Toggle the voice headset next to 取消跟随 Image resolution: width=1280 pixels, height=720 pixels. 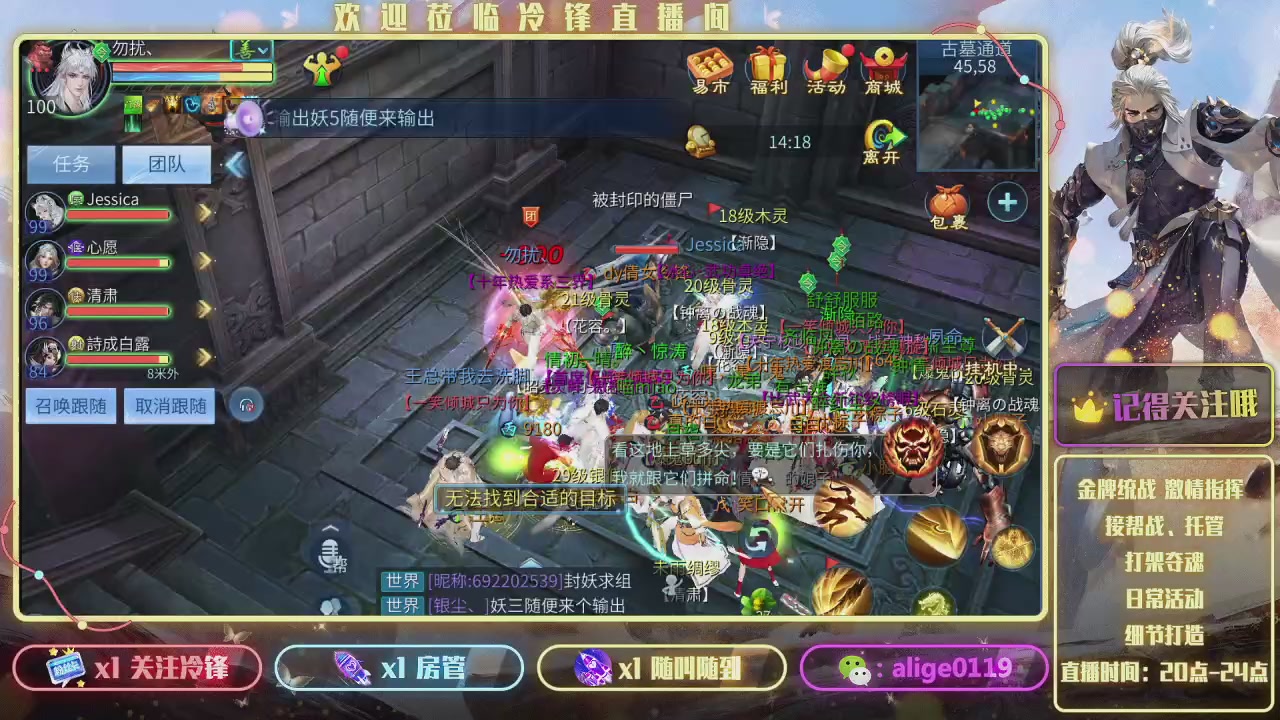pyautogui.click(x=246, y=406)
